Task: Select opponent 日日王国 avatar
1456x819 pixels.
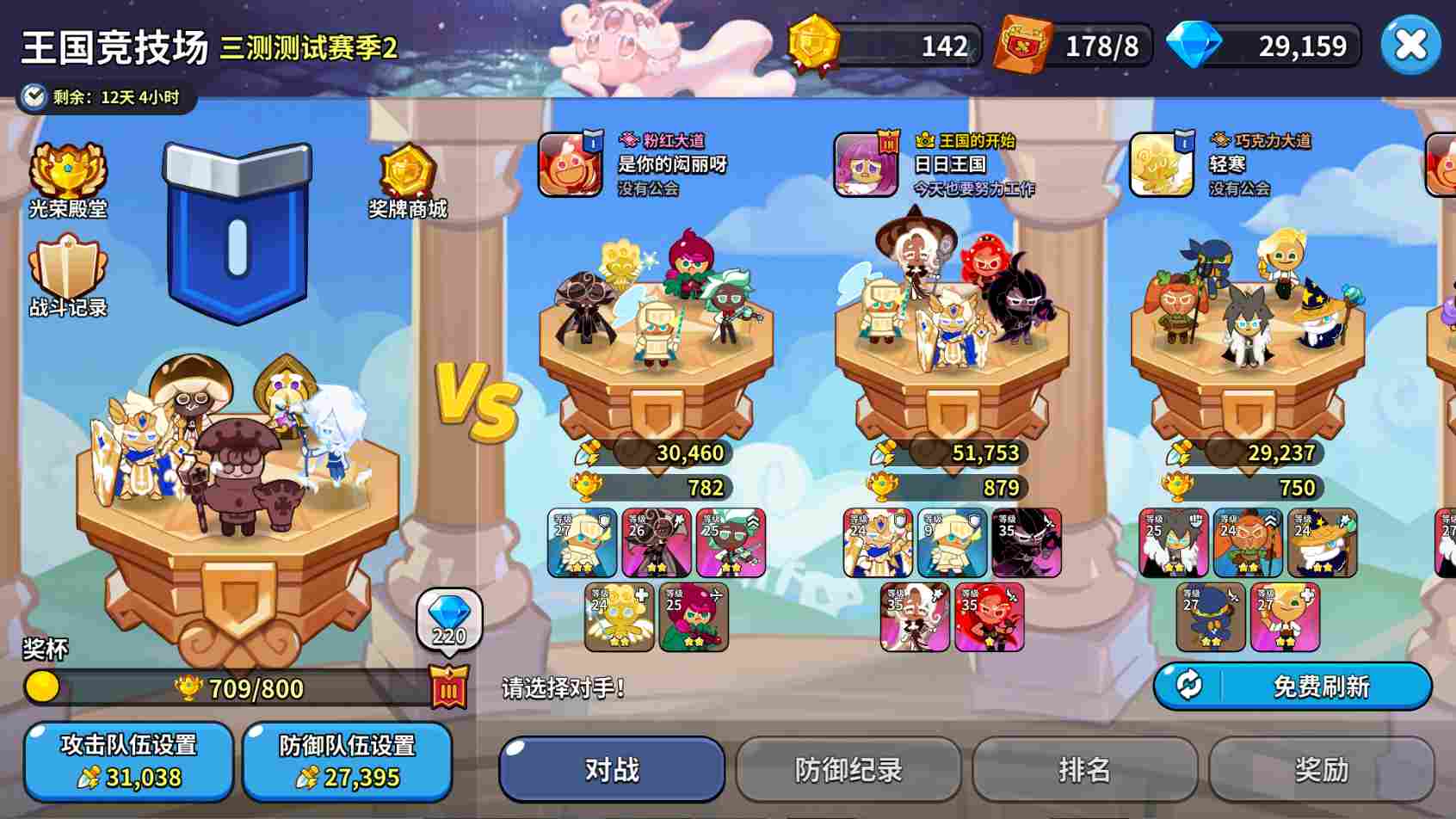Action: (865, 164)
